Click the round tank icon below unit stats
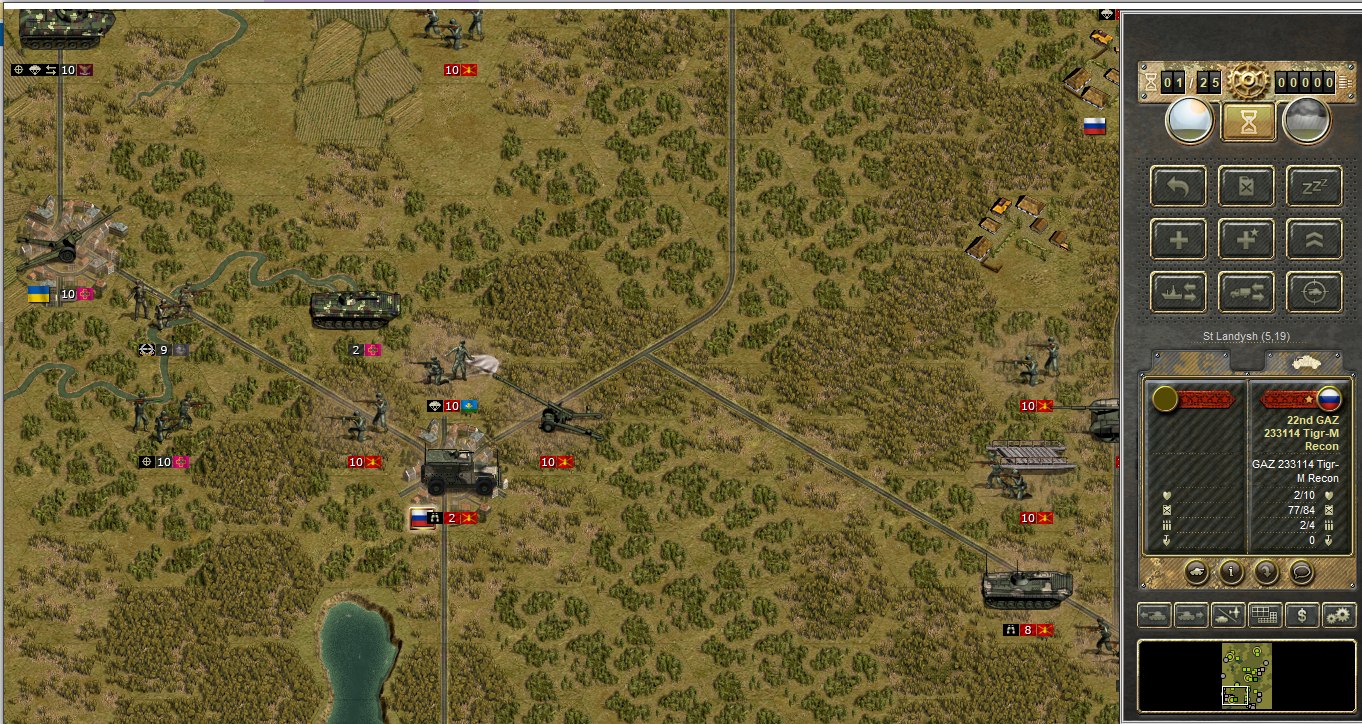The height and width of the screenshot is (724, 1362). pyautogui.click(x=1196, y=573)
